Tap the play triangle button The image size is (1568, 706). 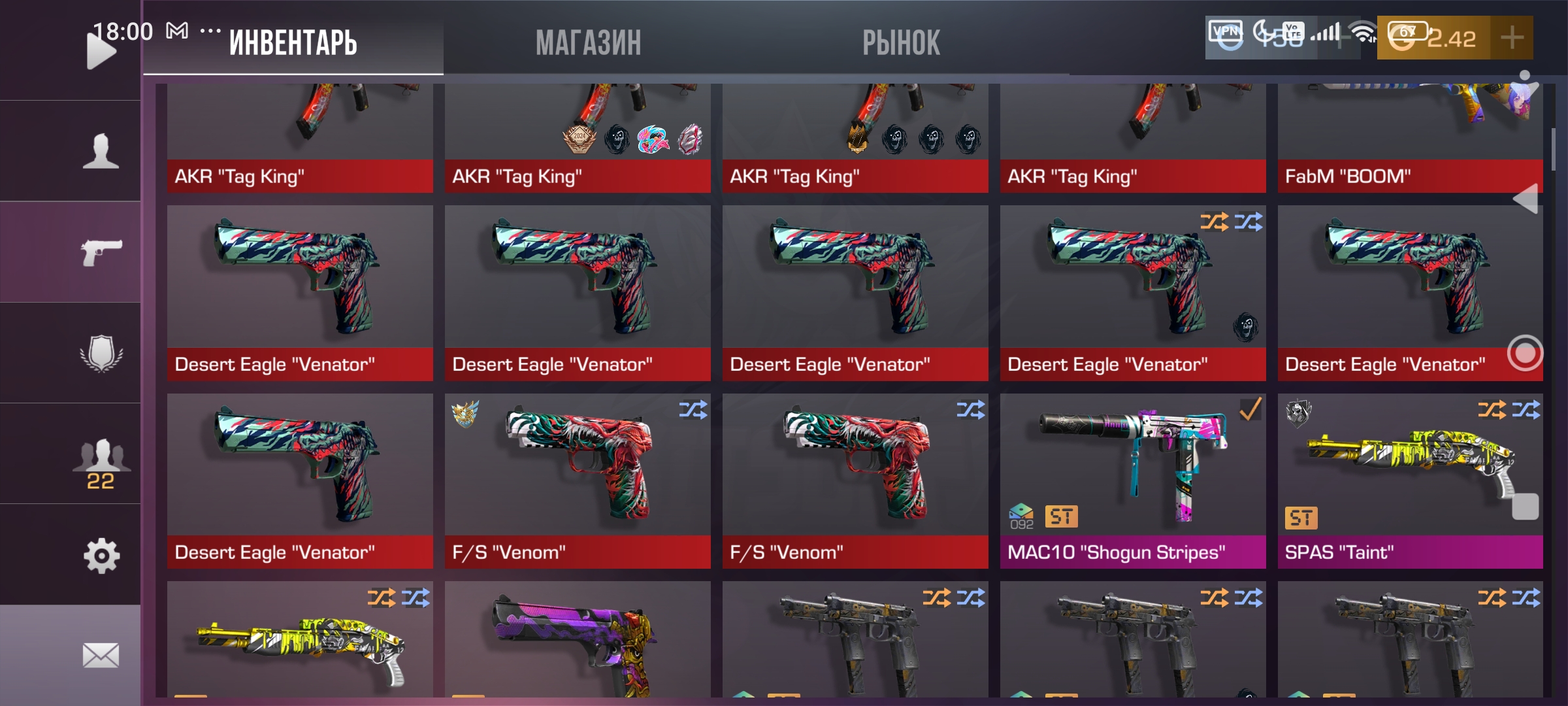100,51
